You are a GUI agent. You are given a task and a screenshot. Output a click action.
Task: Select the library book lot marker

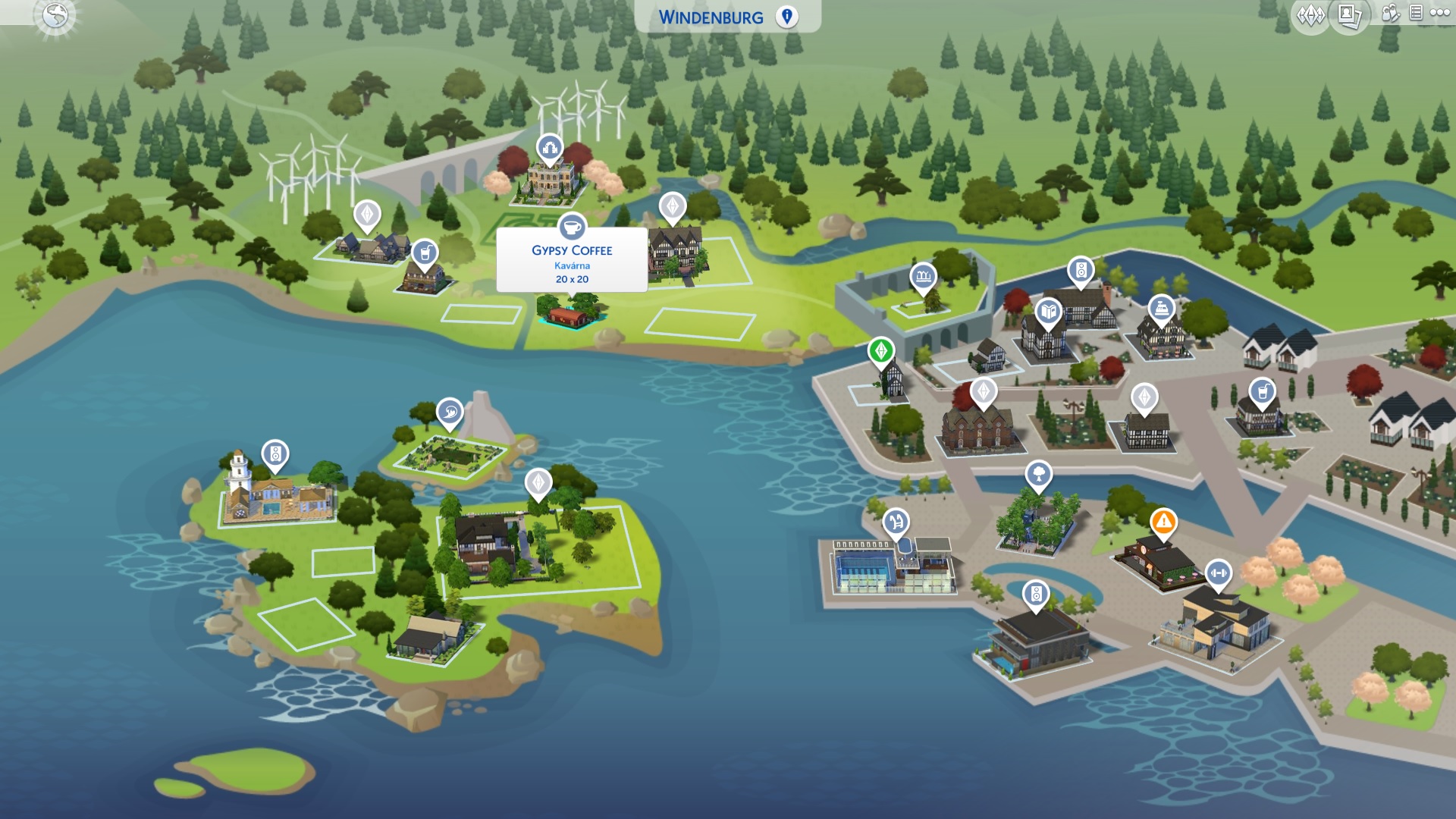[1049, 311]
